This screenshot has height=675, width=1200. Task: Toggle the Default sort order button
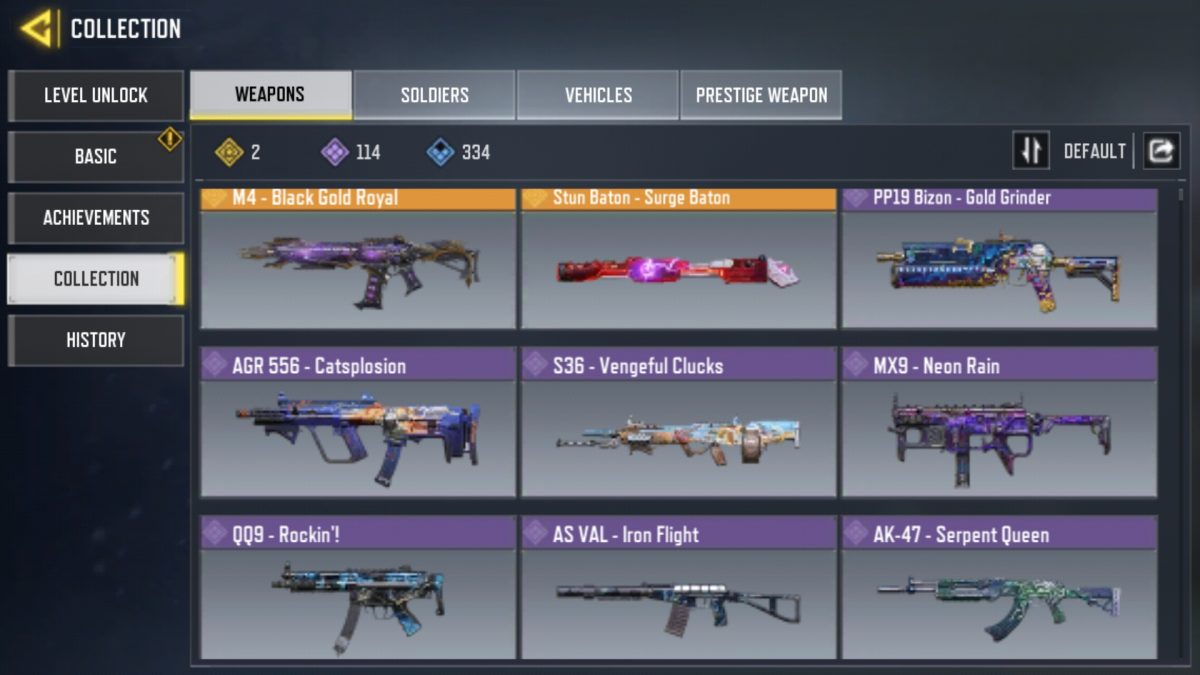pos(1031,151)
